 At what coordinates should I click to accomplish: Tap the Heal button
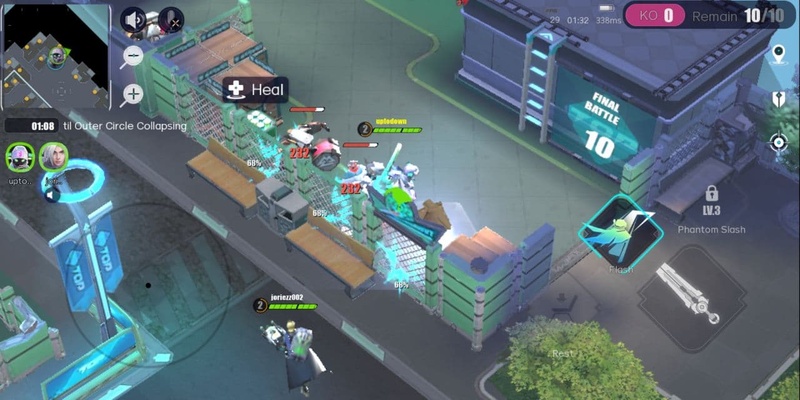(255, 90)
